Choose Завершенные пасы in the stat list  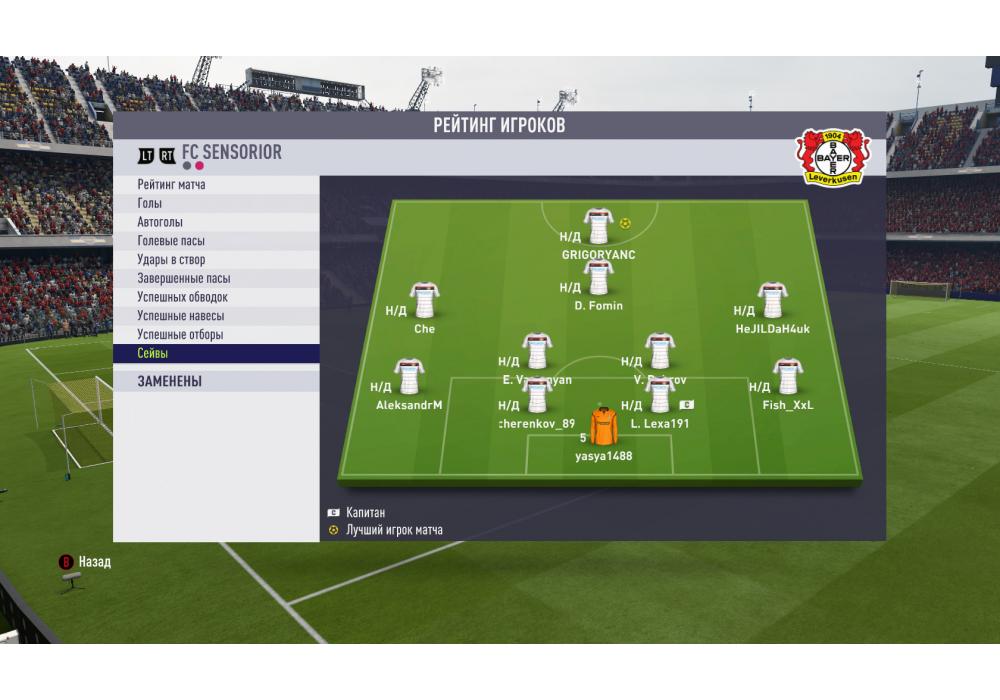point(216,279)
